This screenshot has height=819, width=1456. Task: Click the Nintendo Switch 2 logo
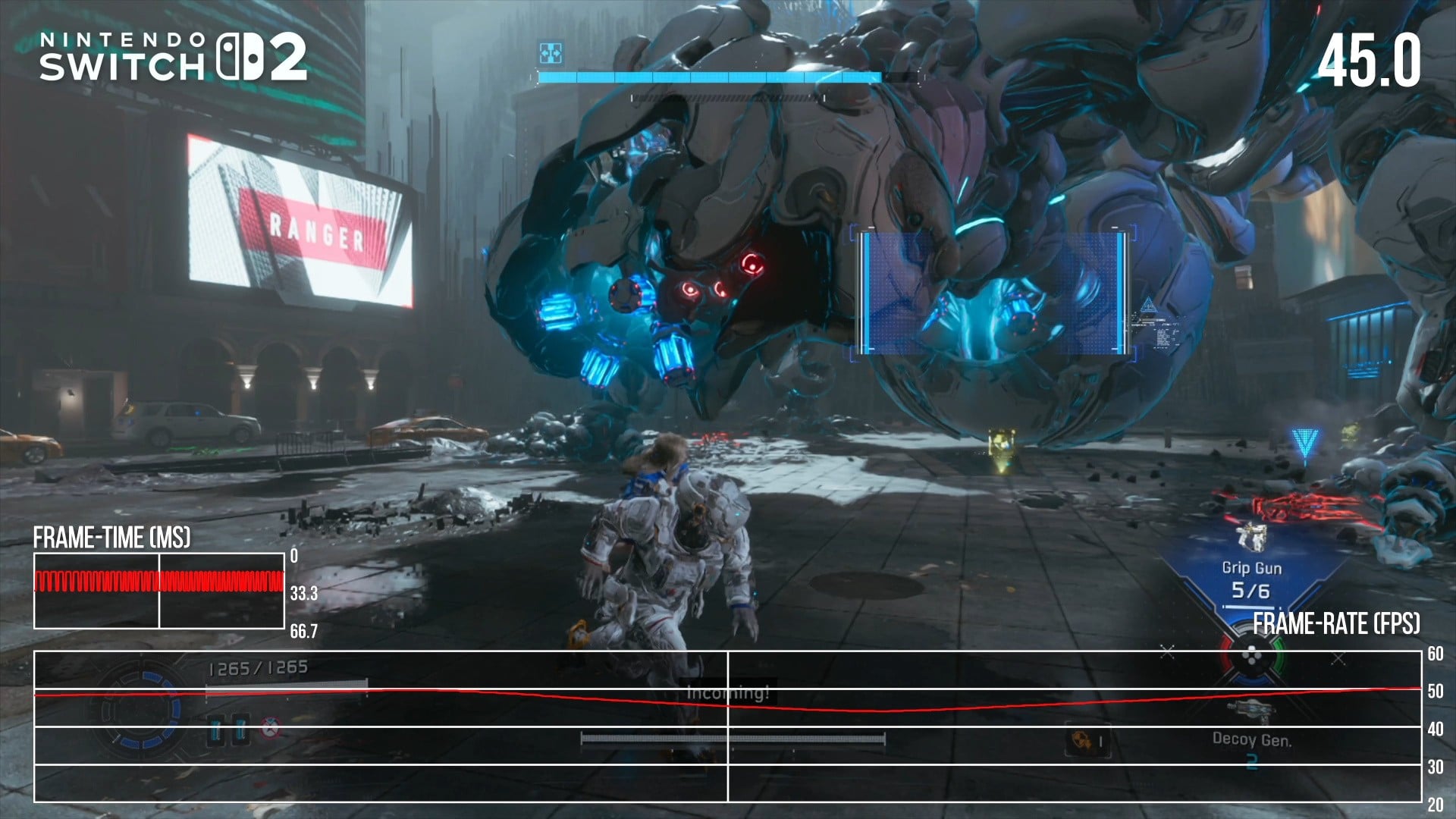pyautogui.click(x=173, y=57)
